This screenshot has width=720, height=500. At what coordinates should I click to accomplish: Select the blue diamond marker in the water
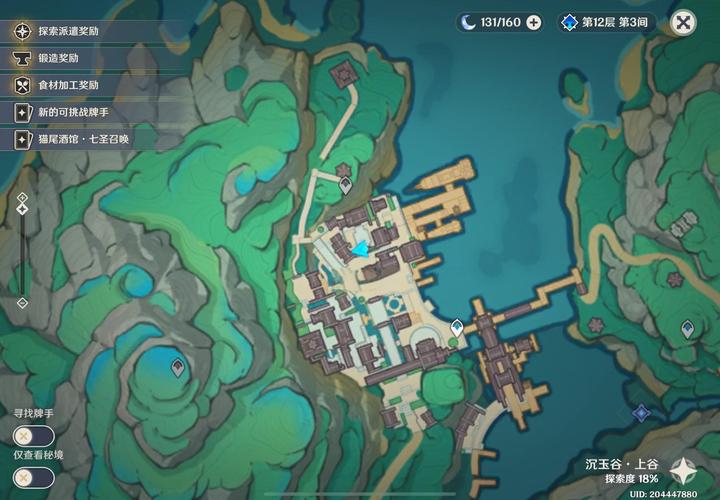pos(641,412)
